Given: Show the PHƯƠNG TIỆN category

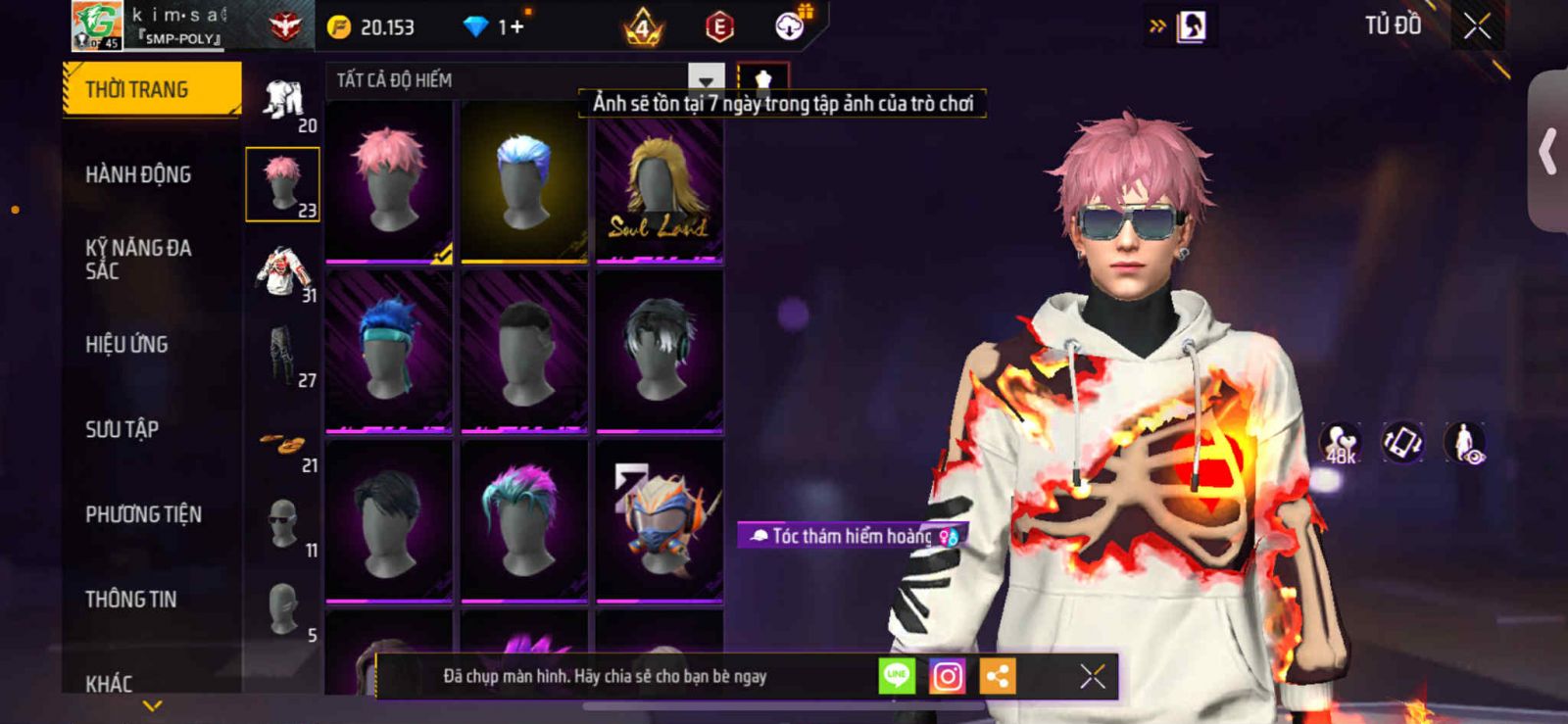Looking at the screenshot, I should tap(143, 514).
